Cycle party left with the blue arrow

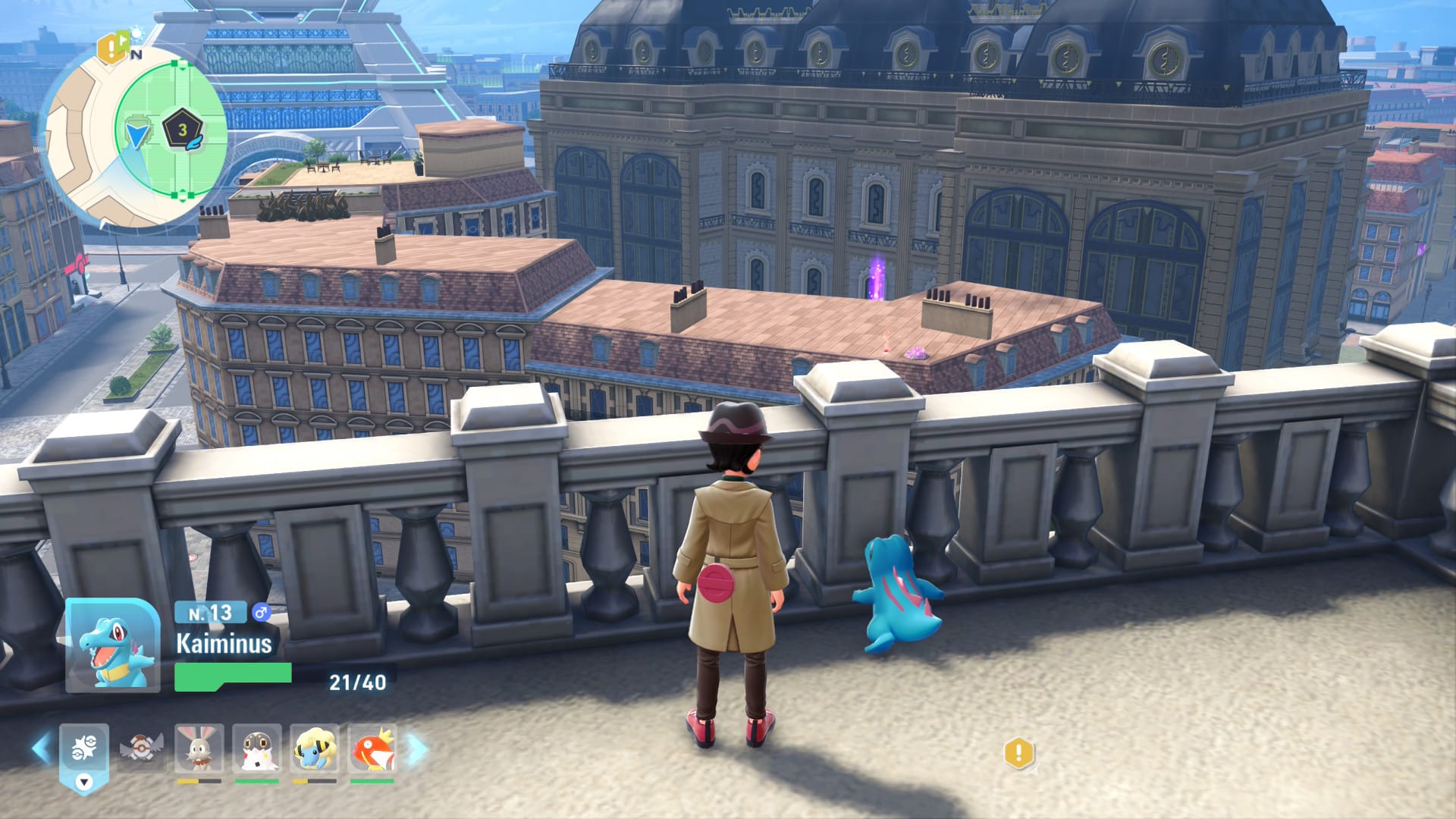42,748
